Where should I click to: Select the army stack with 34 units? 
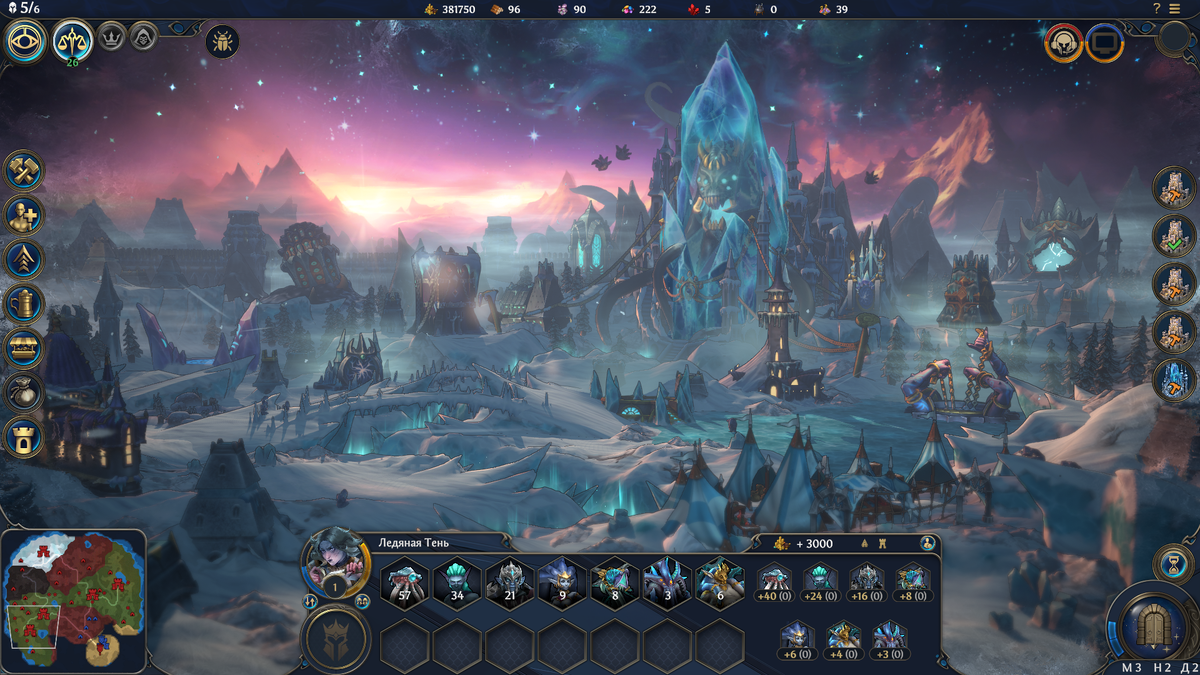[x=457, y=582]
